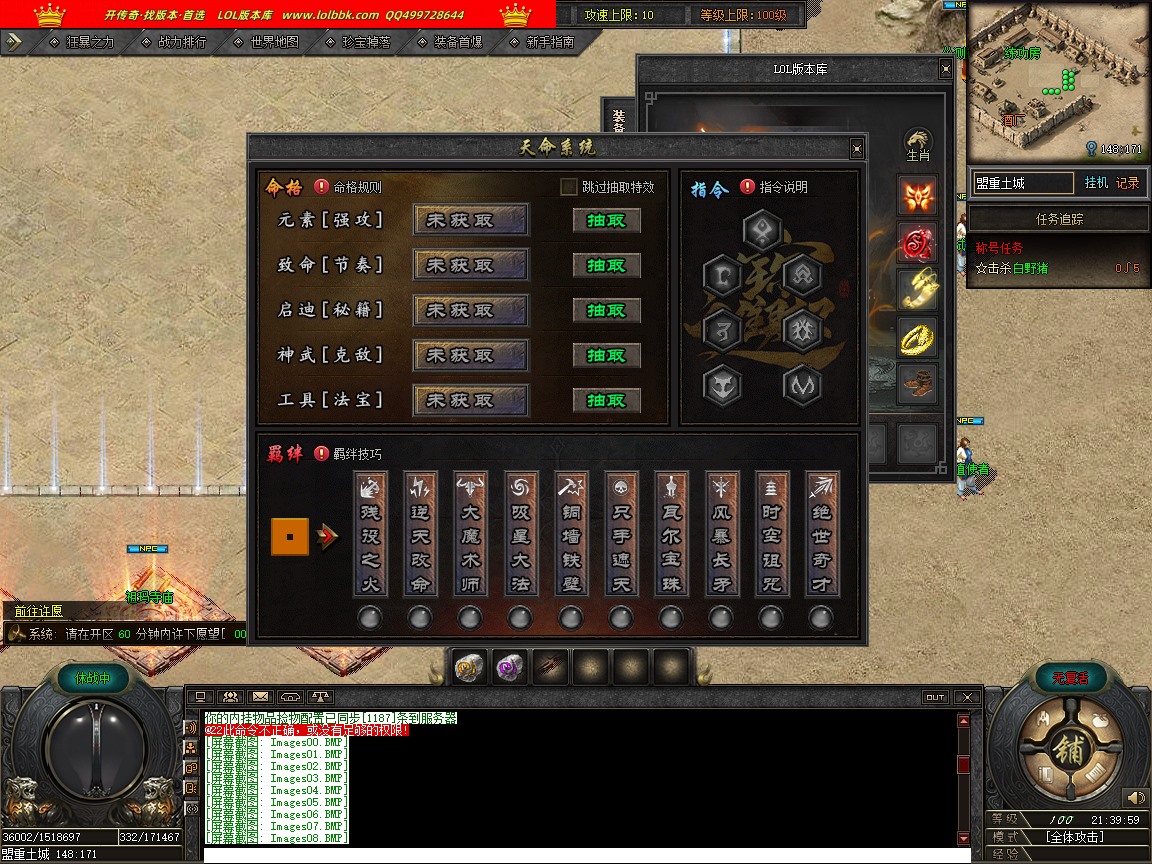The height and width of the screenshot is (864, 1152).
Task: Select the 残汲之火 bond card
Action: (370, 535)
